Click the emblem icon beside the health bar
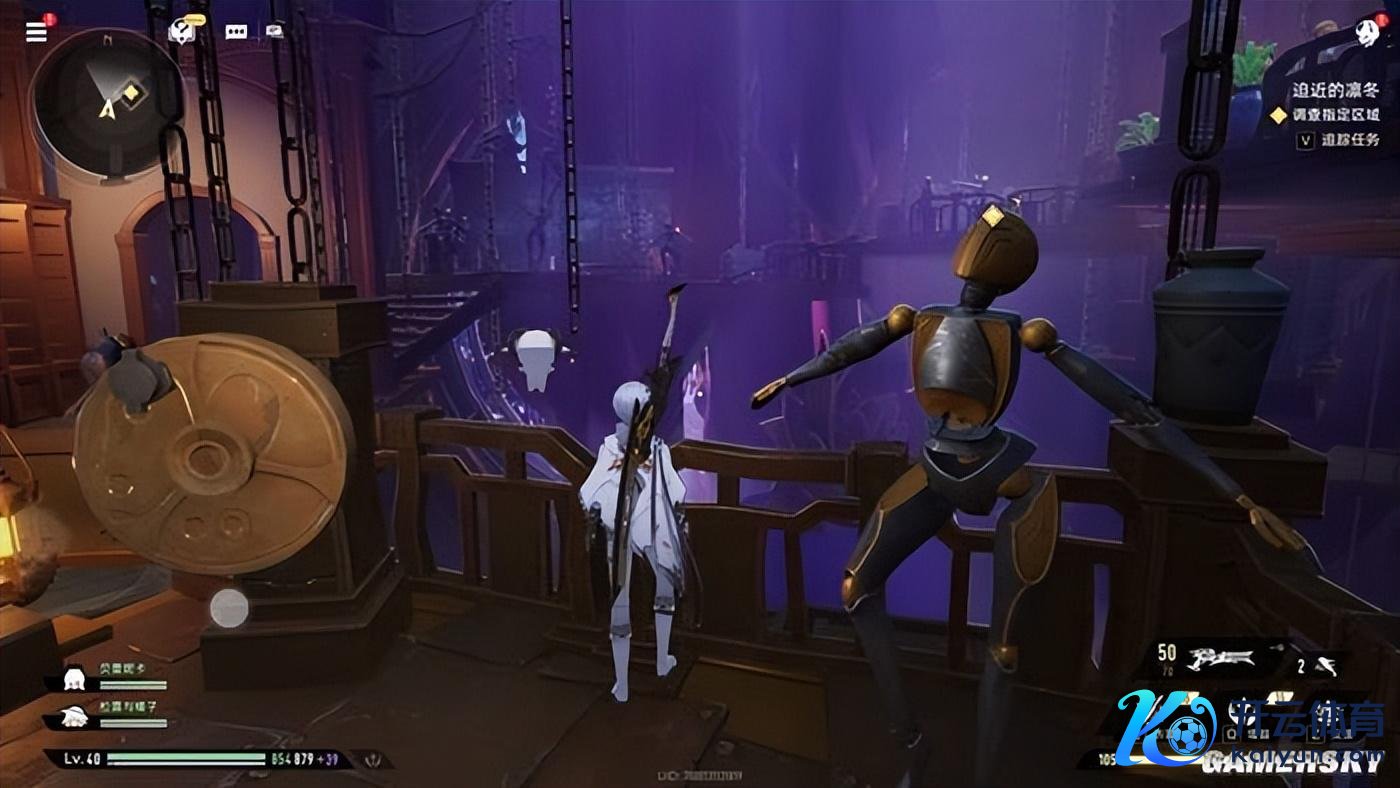This screenshot has width=1400, height=788. click(371, 760)
